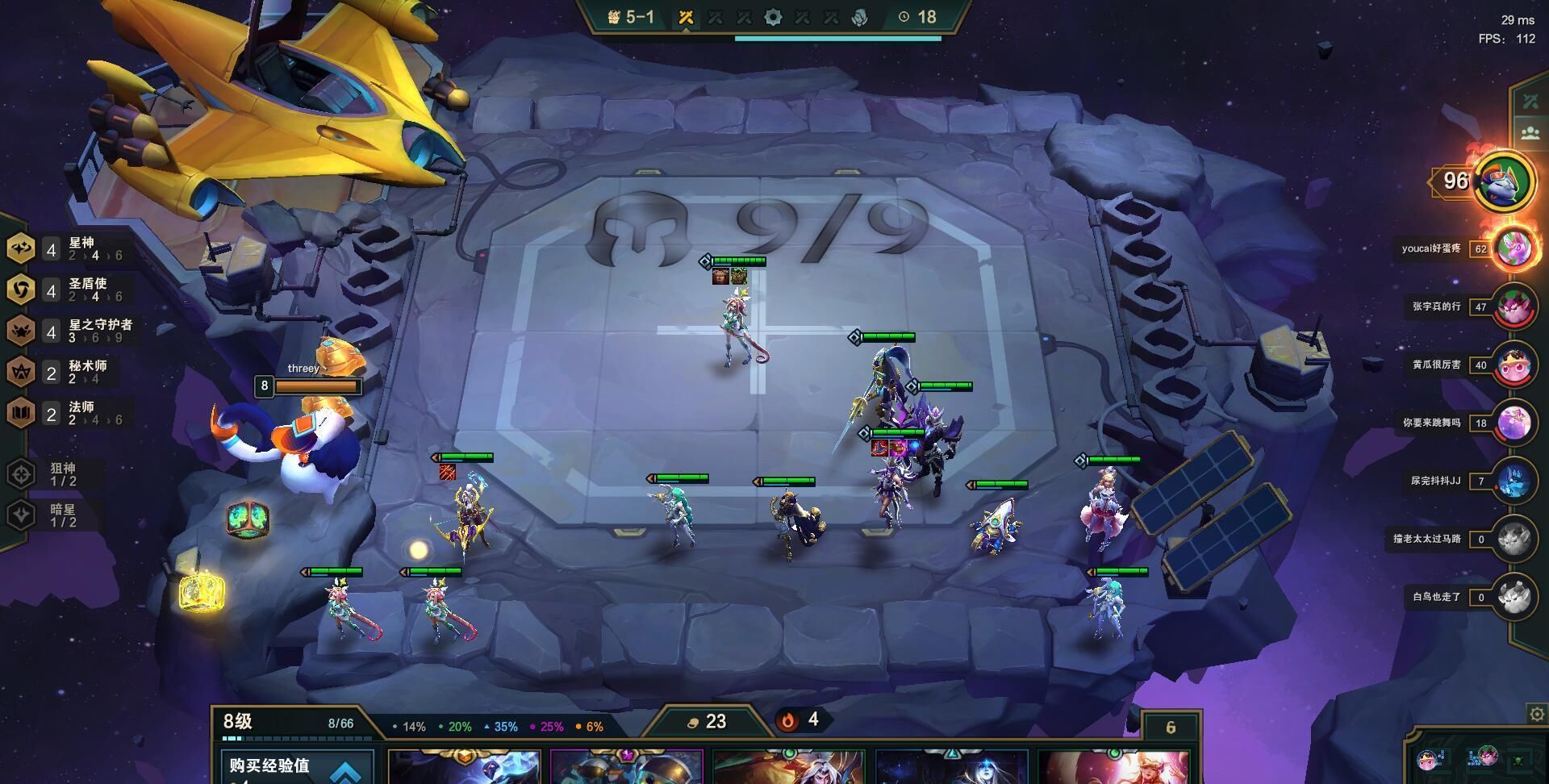Screen dimensions: 1549x784
Task: View the board of player youcai好蛋疼
Action: pyautogui.click(x=1514, y=248)
